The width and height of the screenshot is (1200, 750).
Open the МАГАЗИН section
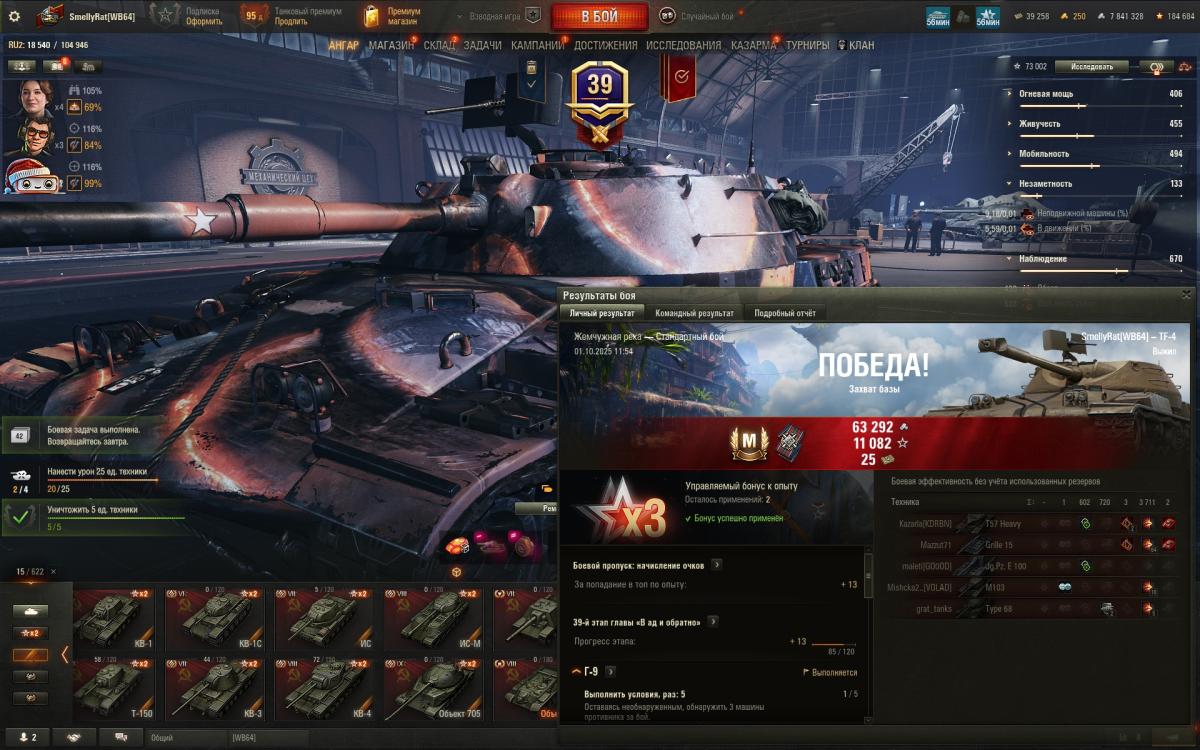391,45
